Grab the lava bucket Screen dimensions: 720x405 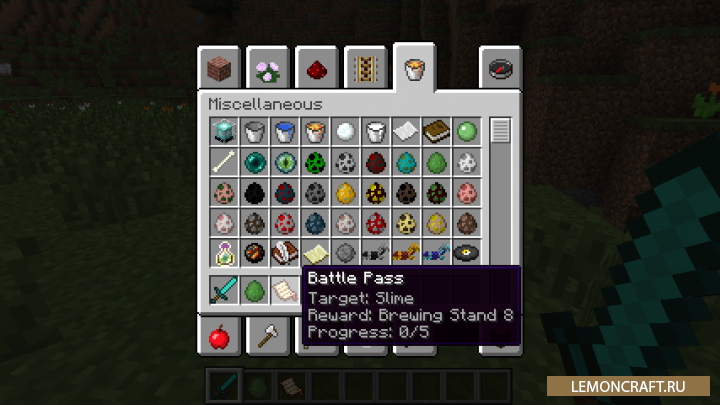click(314, 131)
